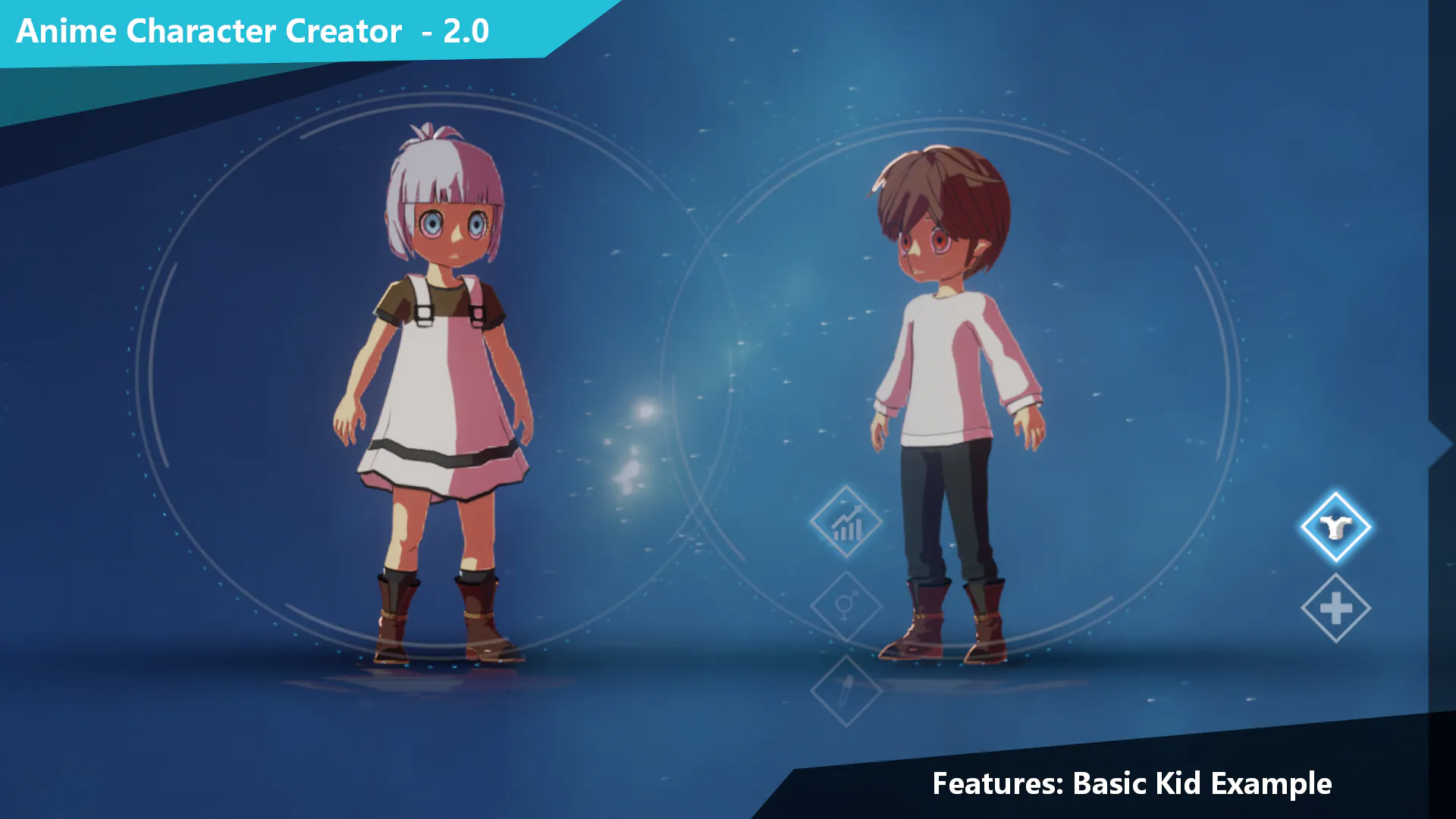Screen dimensions: 1456x819
Task: Click the Features: Basic Kid Example label
Action: (x=1132, y=784)
